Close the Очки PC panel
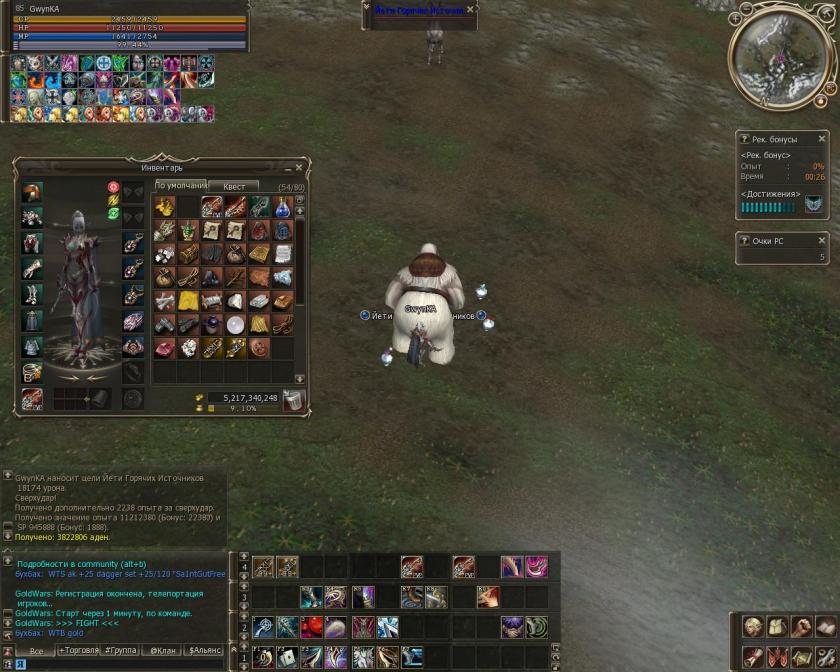 point(822,240)
